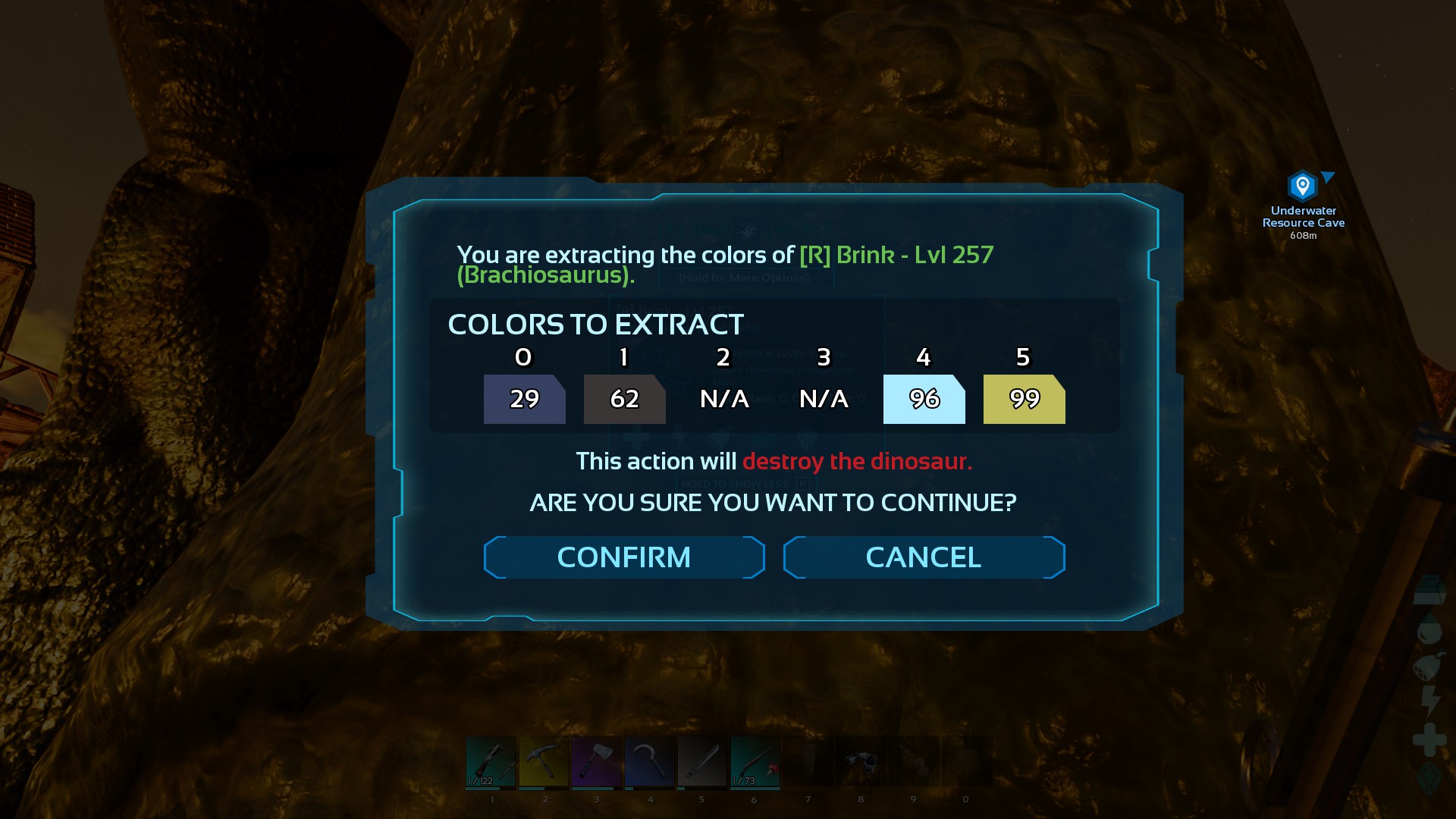This screenshot has width=1456, height=819.
Task: Click the grappling hook in hotbar slot 8
Action: pos(861,761)
